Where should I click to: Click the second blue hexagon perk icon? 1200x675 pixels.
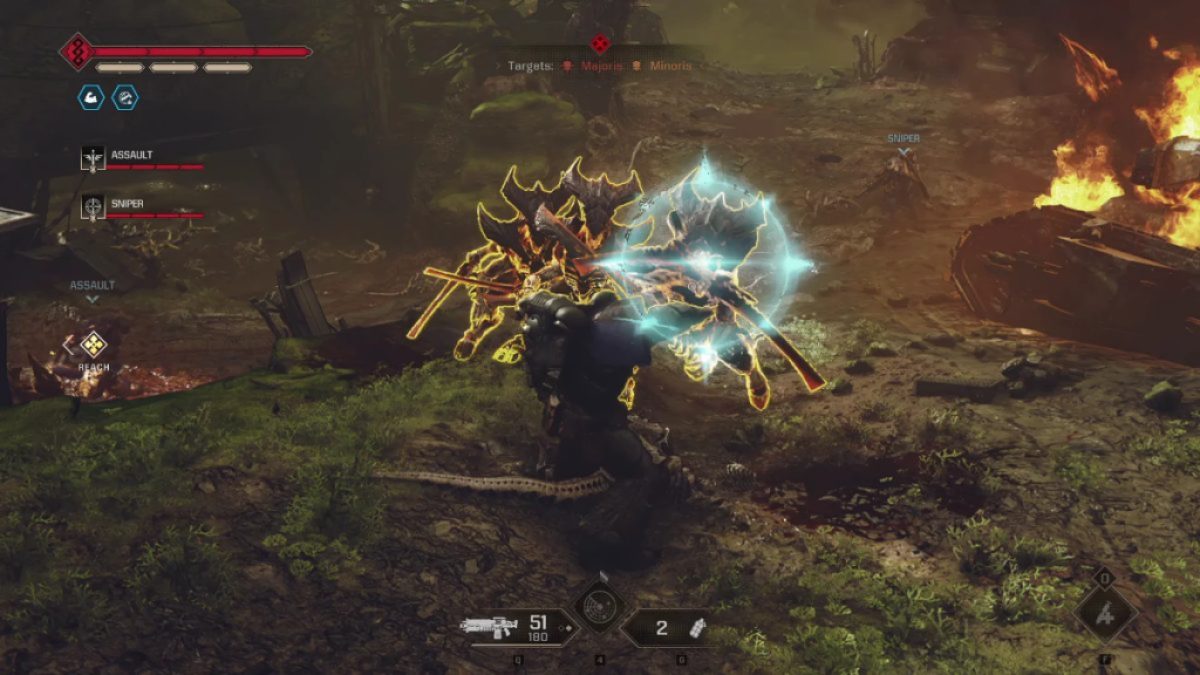pos(126,97)
